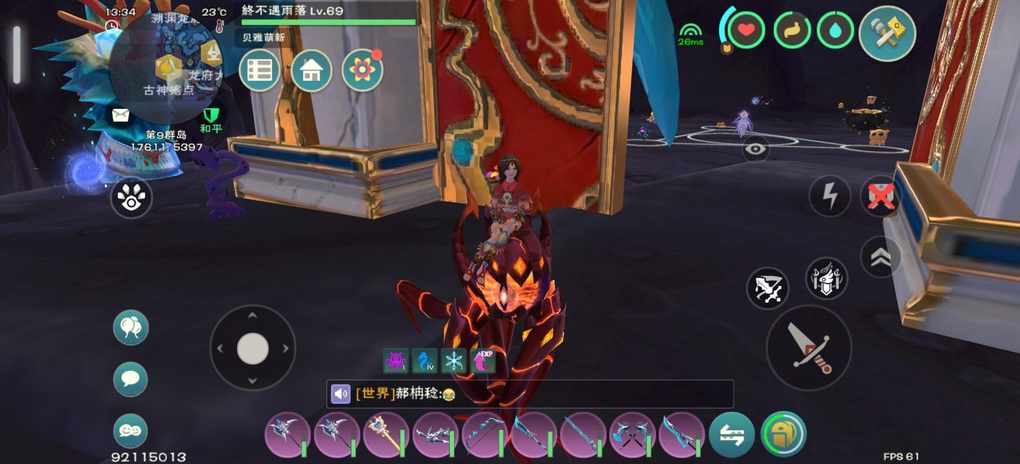Open the flower icon with red notification

pos(362,70)
